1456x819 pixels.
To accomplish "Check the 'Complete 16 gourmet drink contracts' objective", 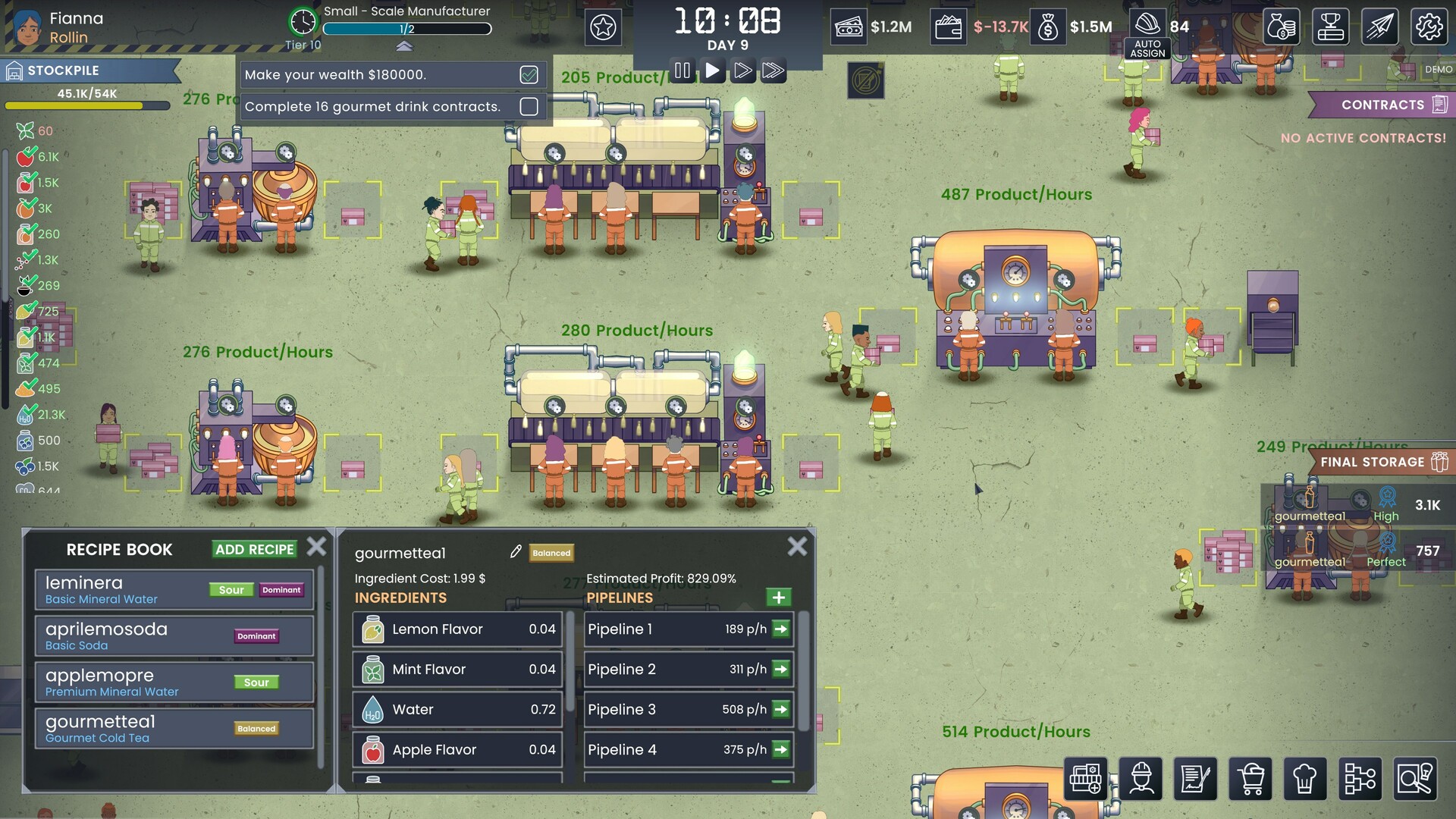I will [x=529, y=106].
